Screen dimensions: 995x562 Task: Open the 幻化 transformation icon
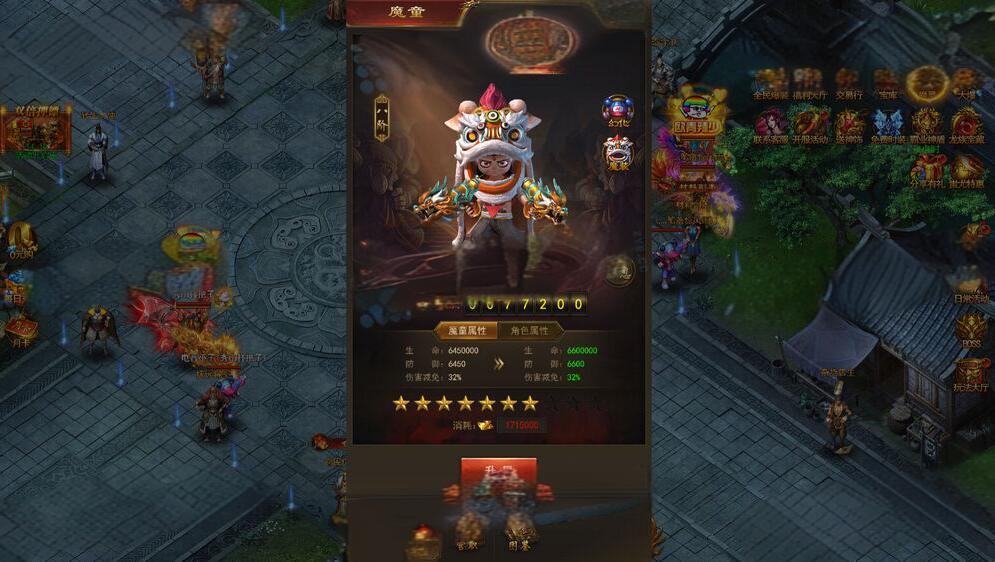click(618, 109)
